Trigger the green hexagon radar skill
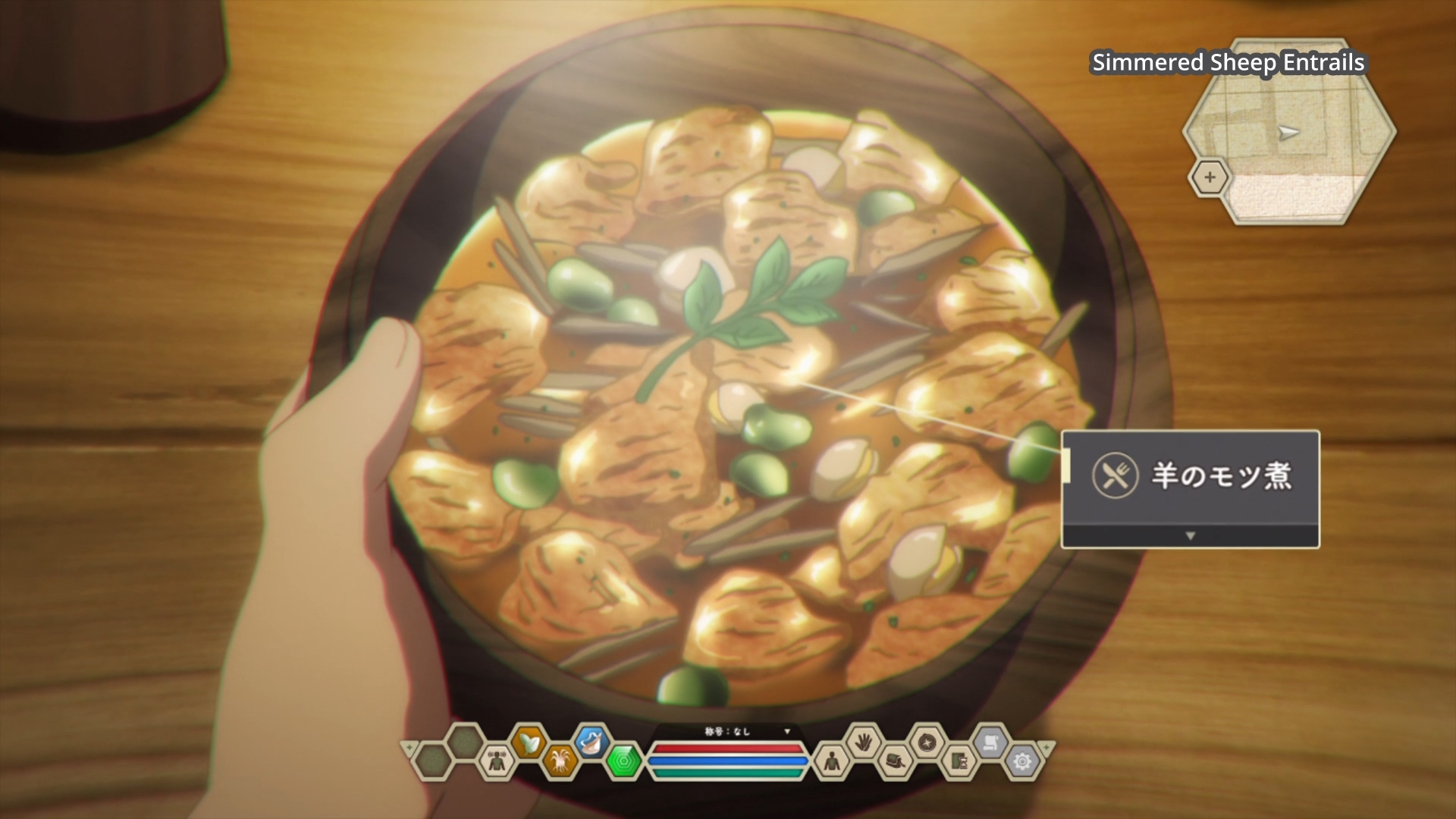The image size is (1456, 819). click(x=624, y=761)
